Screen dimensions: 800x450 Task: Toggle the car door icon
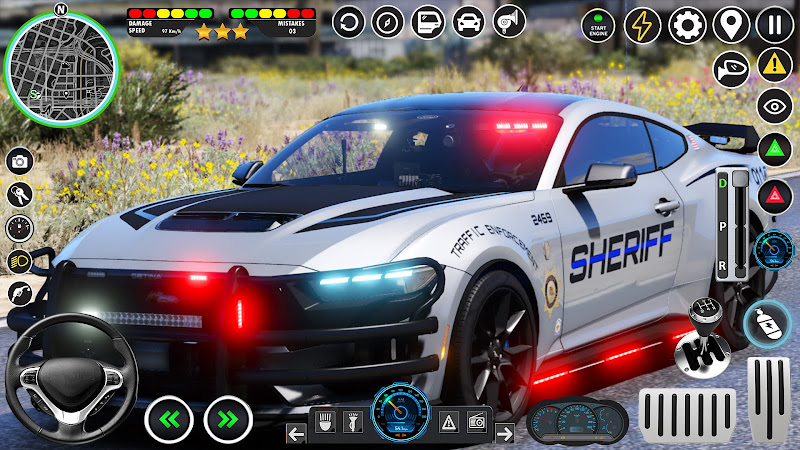(427, 20)
